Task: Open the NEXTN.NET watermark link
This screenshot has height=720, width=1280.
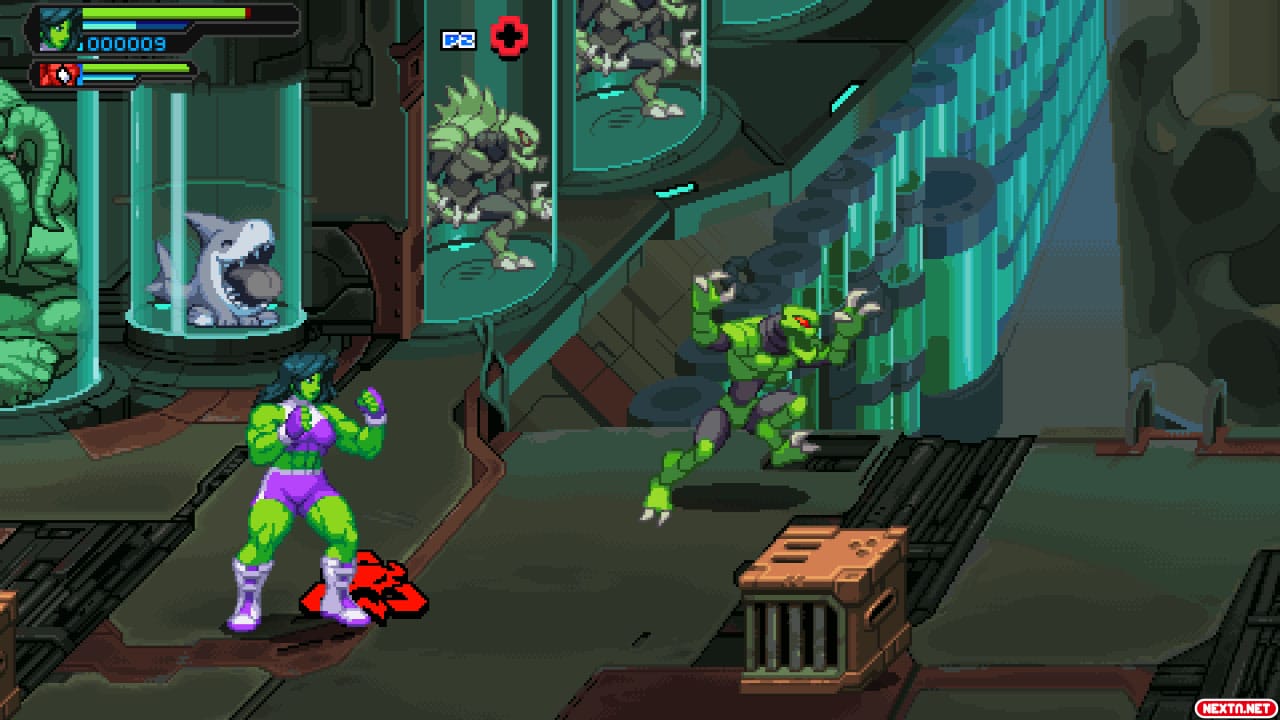Action: pos(1234,707)
